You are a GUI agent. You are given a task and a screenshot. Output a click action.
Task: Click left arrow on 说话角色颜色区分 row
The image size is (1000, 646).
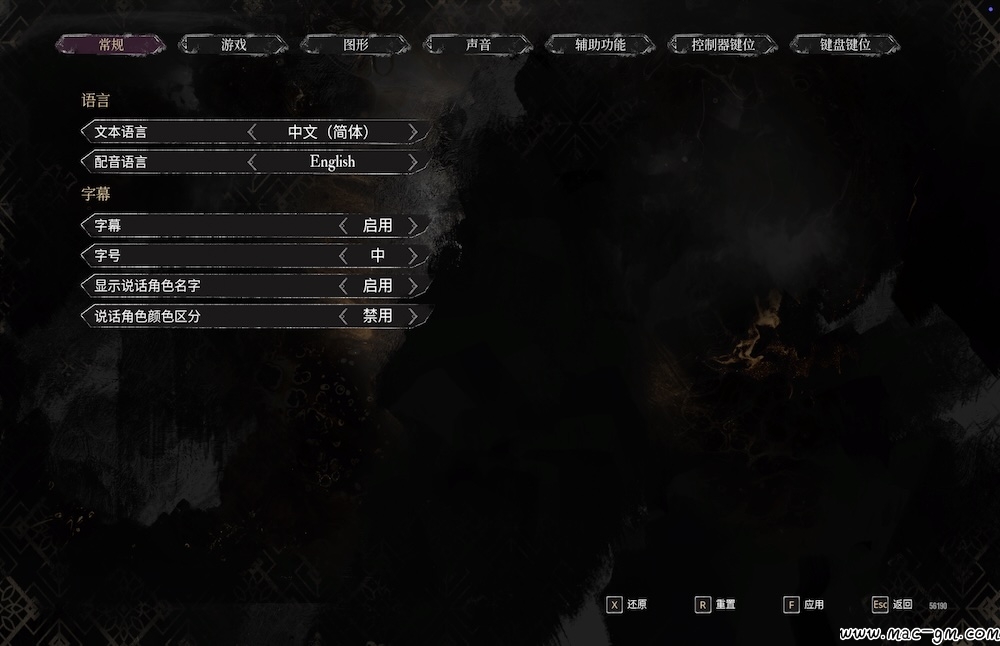point(343,316)
